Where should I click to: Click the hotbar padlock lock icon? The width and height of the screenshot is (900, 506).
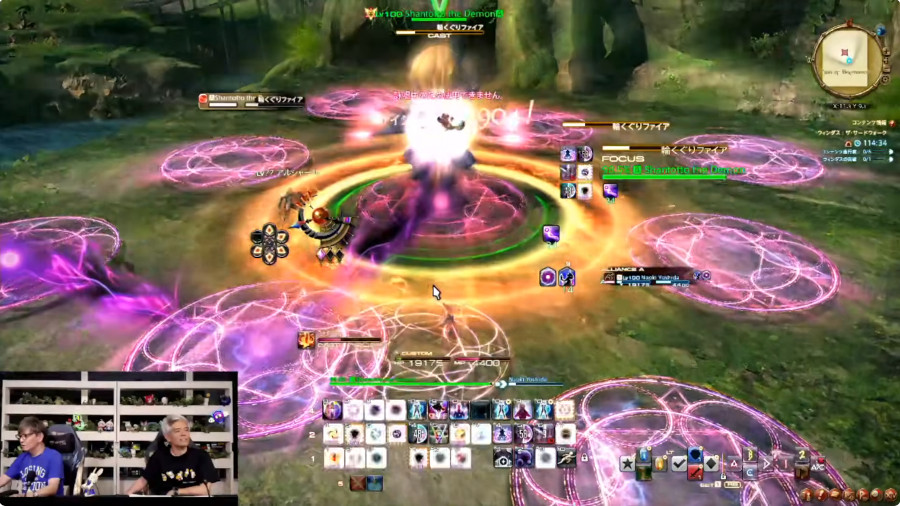tap(584, 457)
